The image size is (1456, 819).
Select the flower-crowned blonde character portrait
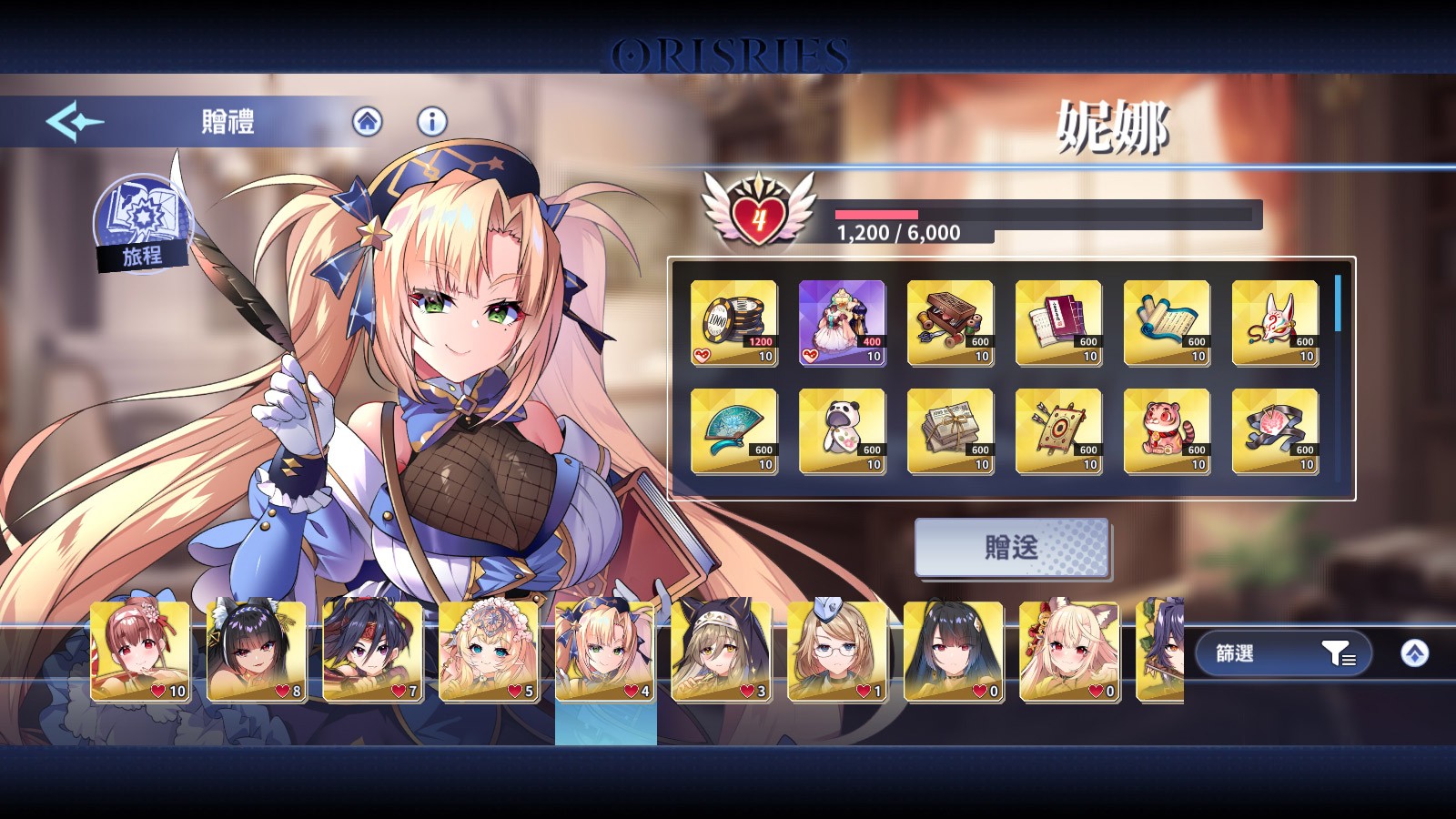pos(489,651)
